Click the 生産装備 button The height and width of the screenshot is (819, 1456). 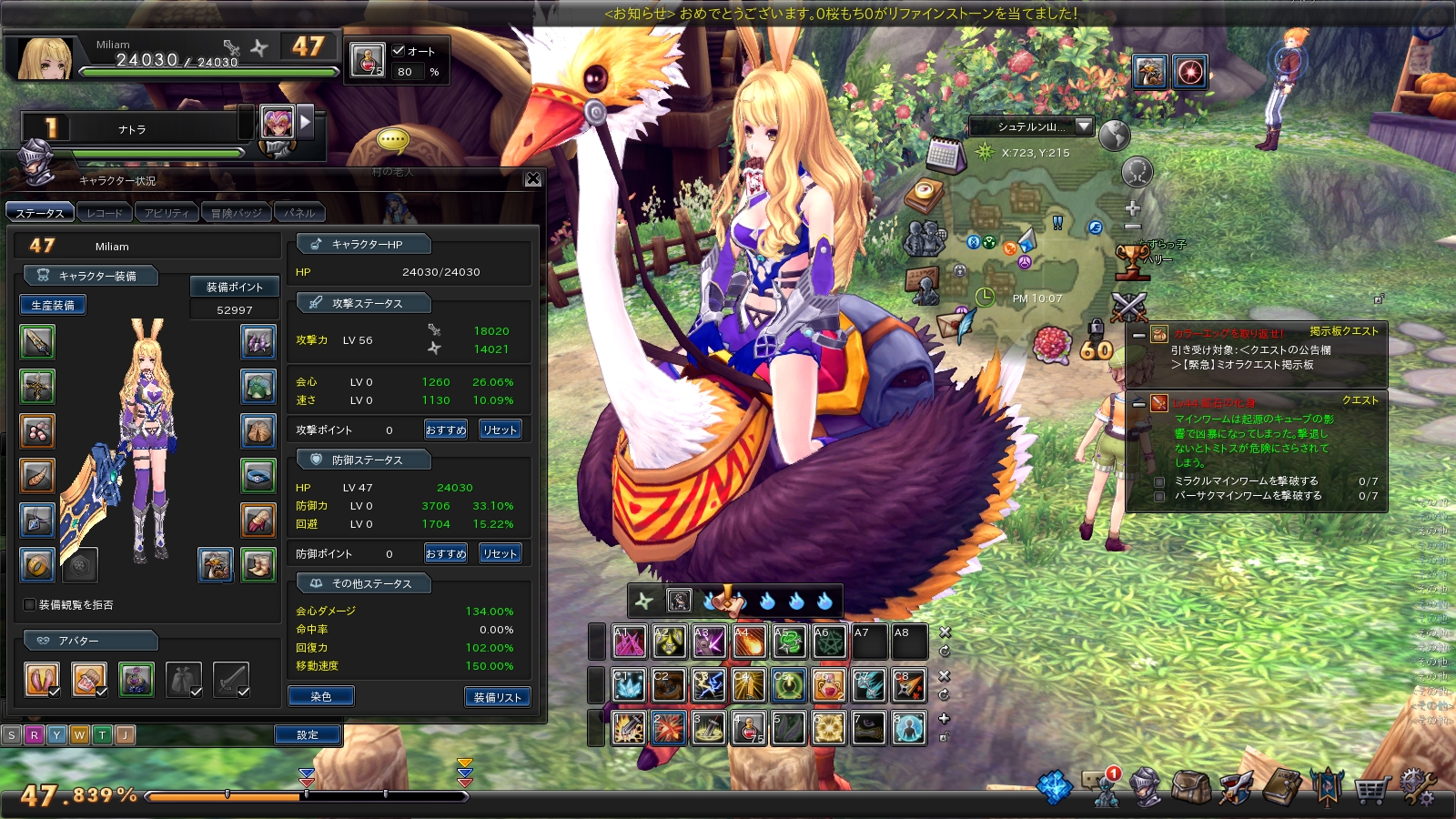(x=53, y=305)
